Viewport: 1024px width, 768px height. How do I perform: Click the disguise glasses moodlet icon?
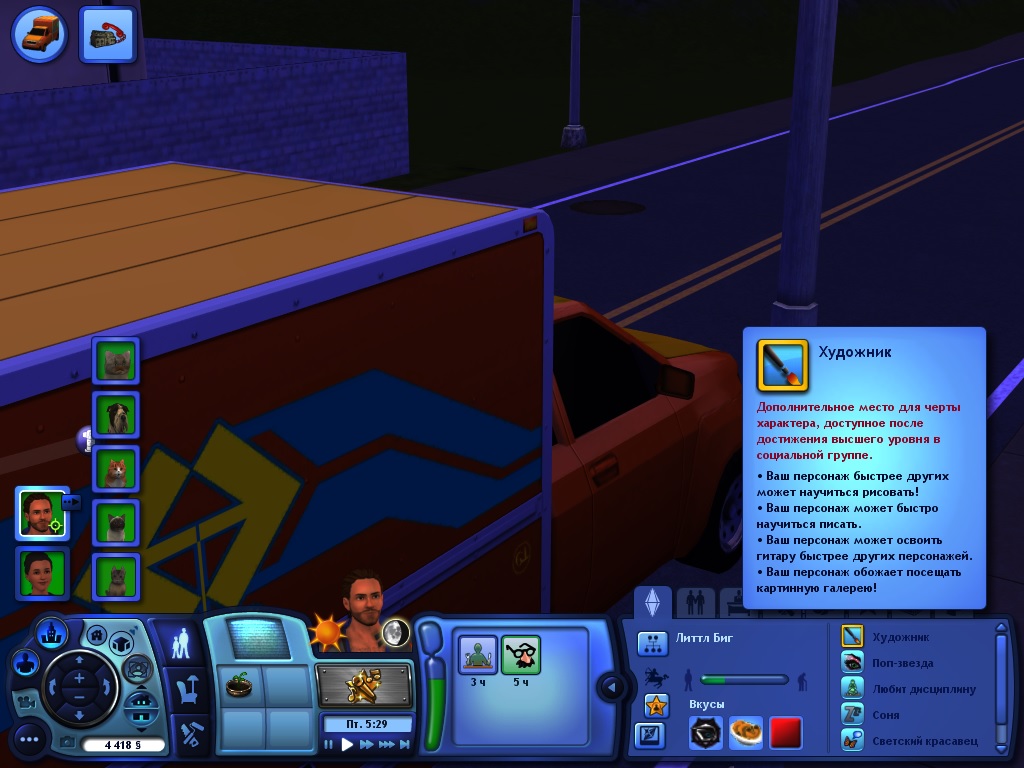tap(520, 655)
